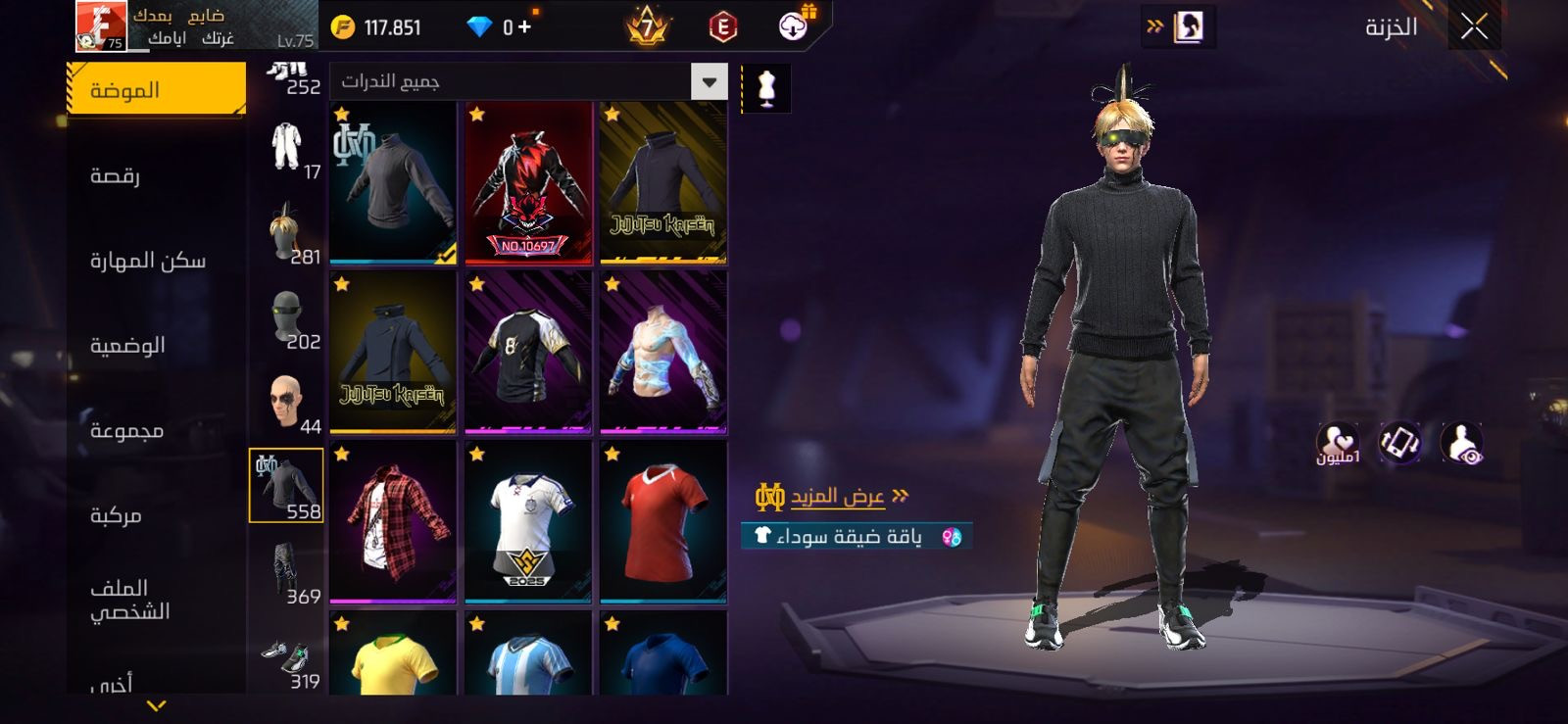Open the pants category with 369 items
The width and height of the screenshot is (1568, 724).
coord(286,573)
